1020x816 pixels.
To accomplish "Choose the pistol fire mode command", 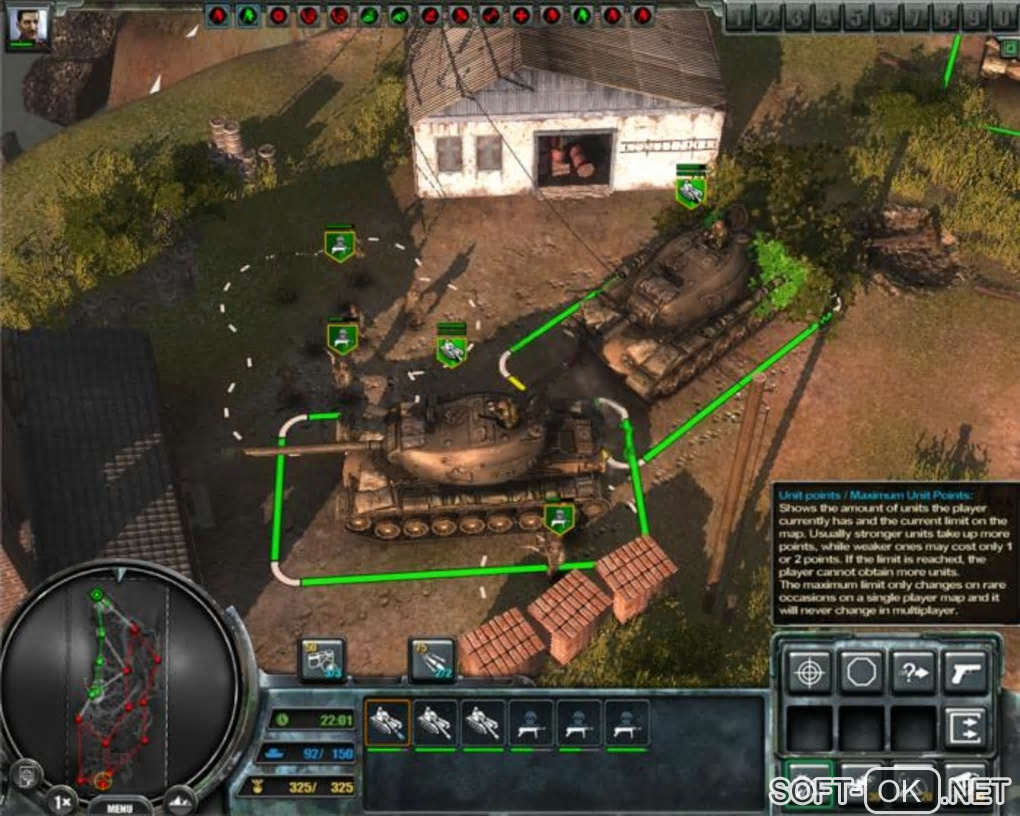I will tap(965, 672).
